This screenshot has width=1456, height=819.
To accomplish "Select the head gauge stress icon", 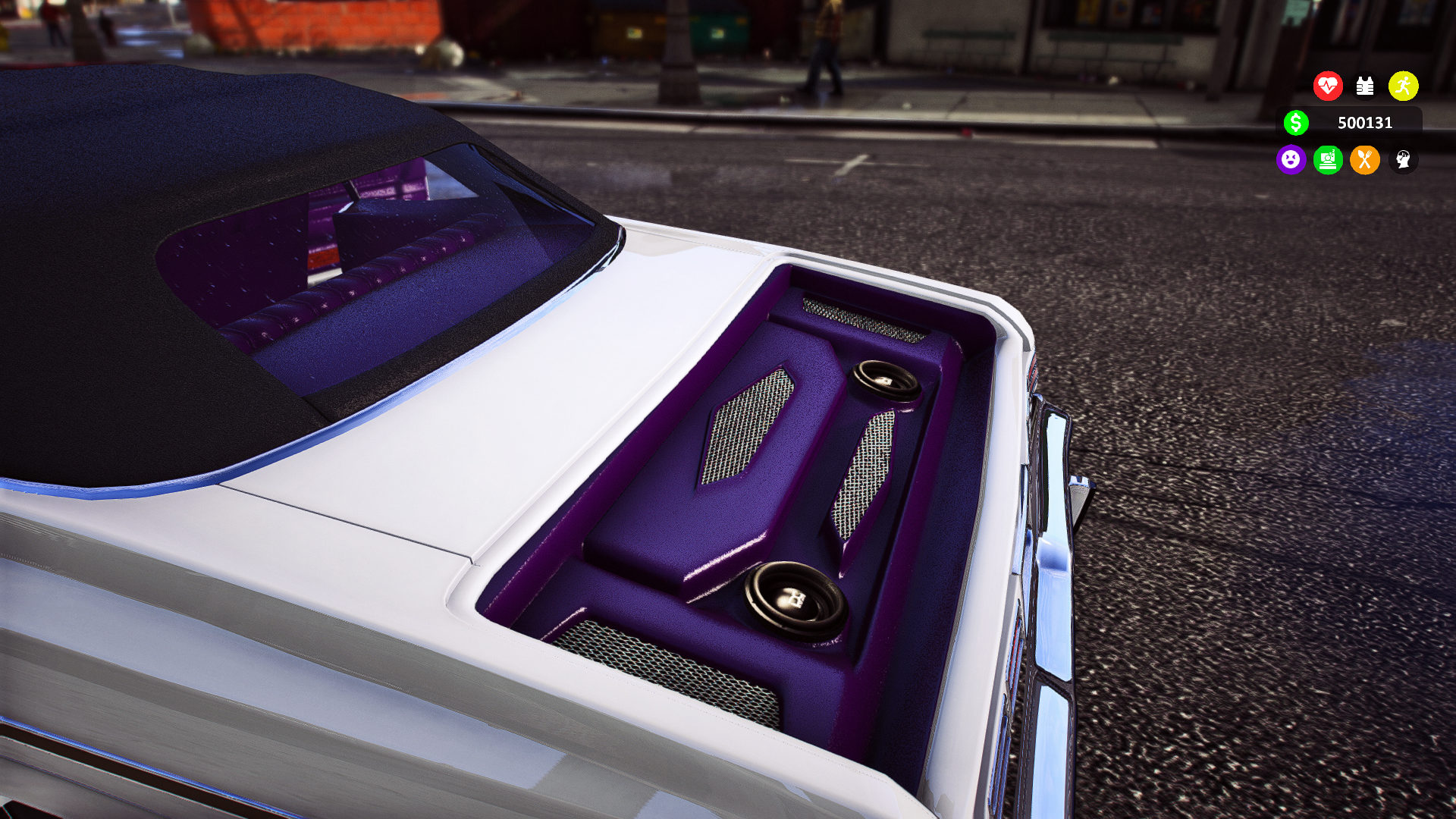I will tap(1403, 160).
